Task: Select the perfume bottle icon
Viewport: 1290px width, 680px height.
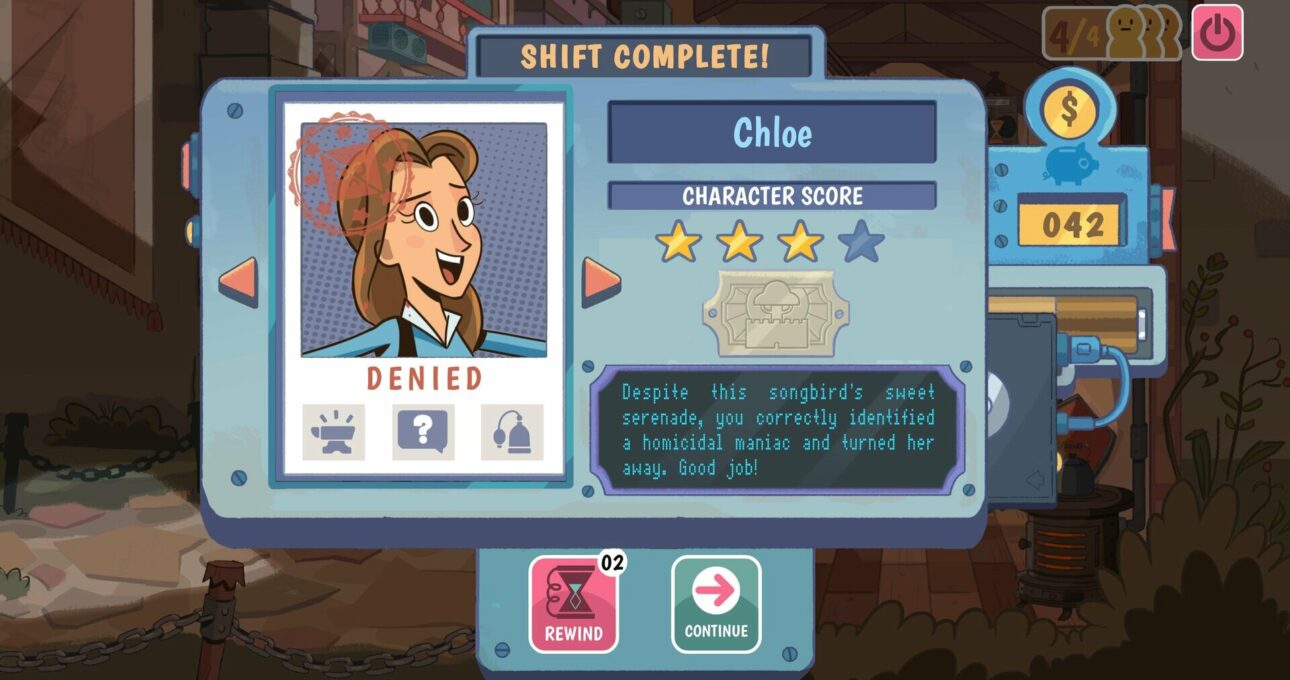Action: tap(512, 432)
